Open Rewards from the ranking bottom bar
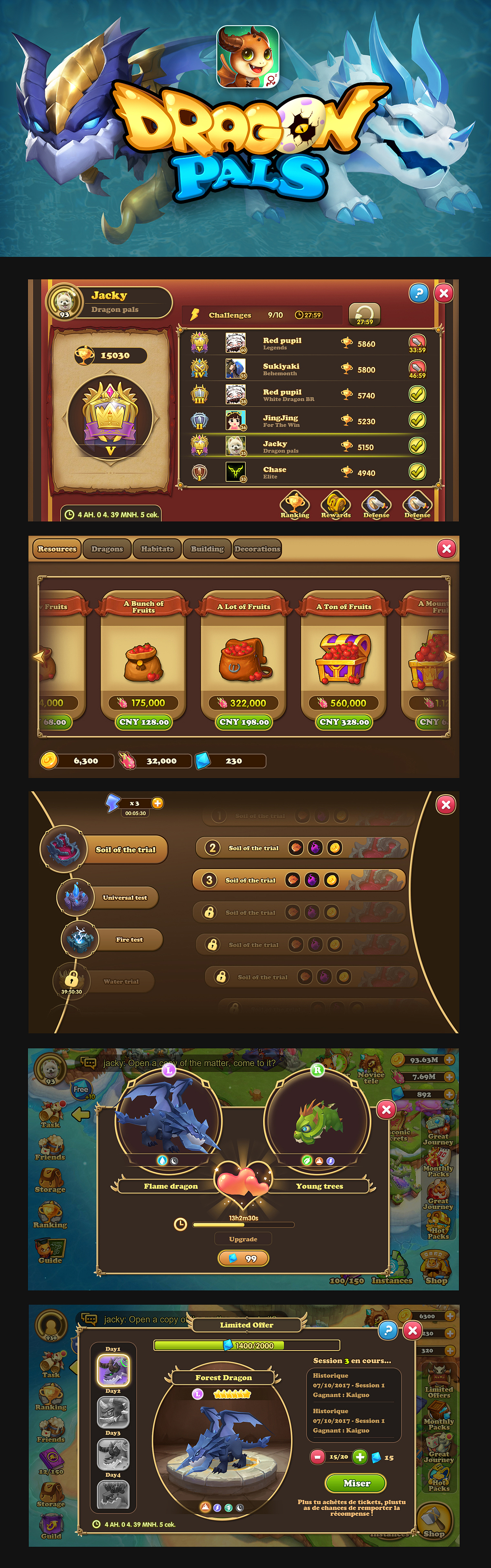Image resolution: width=491 pixels, height=1568 pixels. [335, 505]
